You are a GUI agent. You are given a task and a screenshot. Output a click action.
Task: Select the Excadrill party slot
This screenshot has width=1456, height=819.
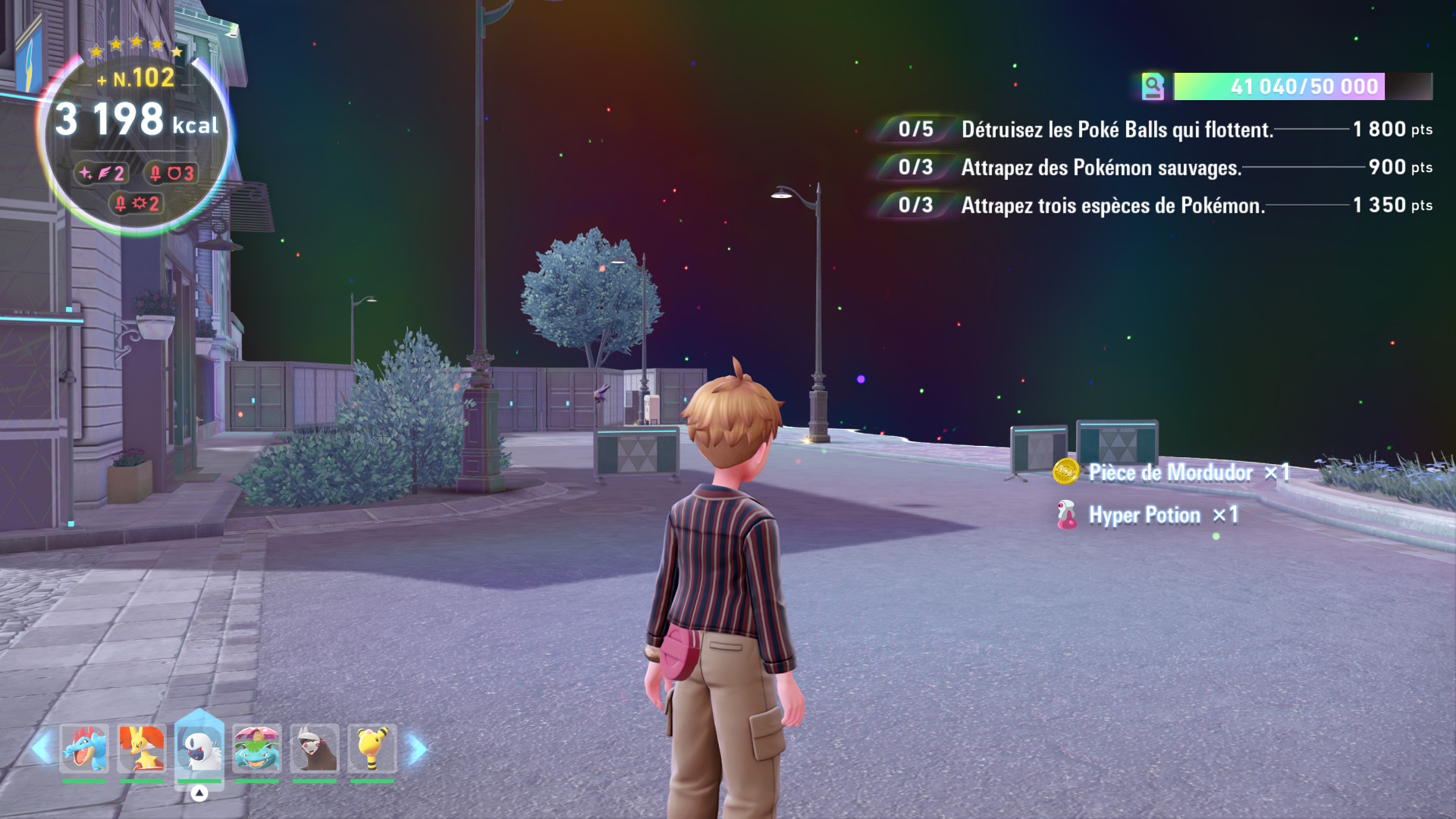tap(315, 748)
